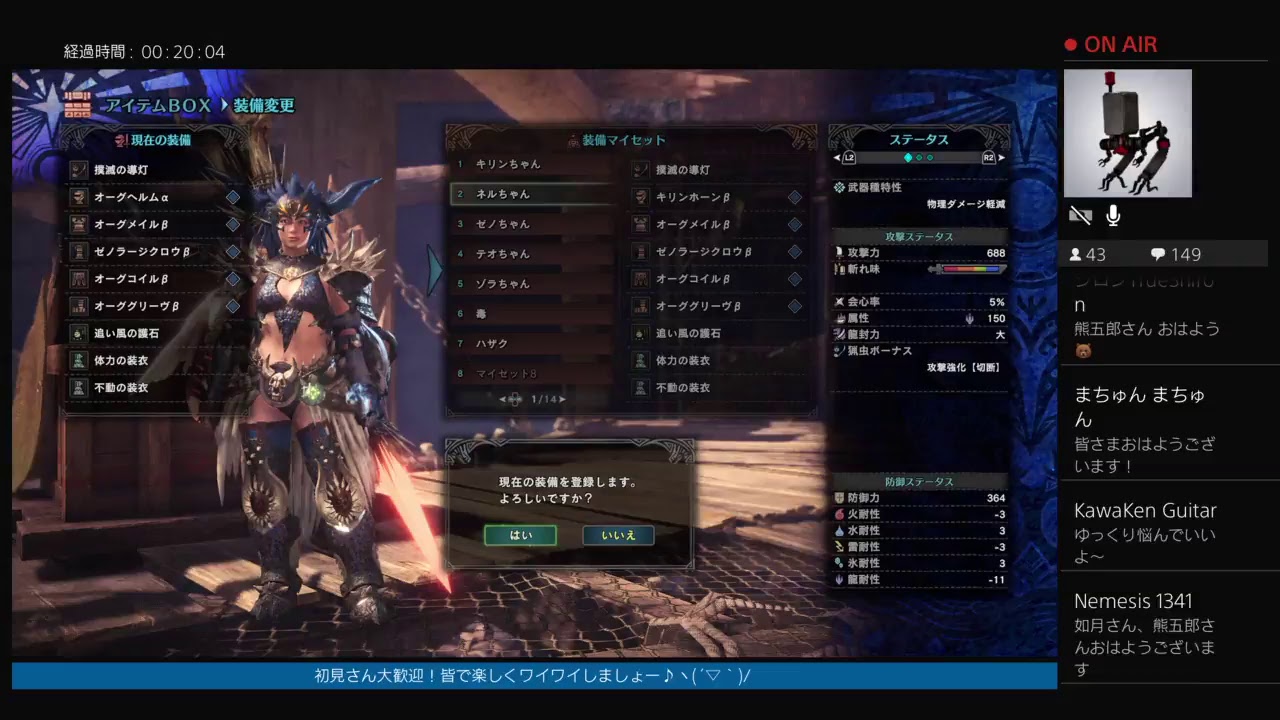Select the テオちゃん loadout entry

pyautogui.click(x=530, y=254)
